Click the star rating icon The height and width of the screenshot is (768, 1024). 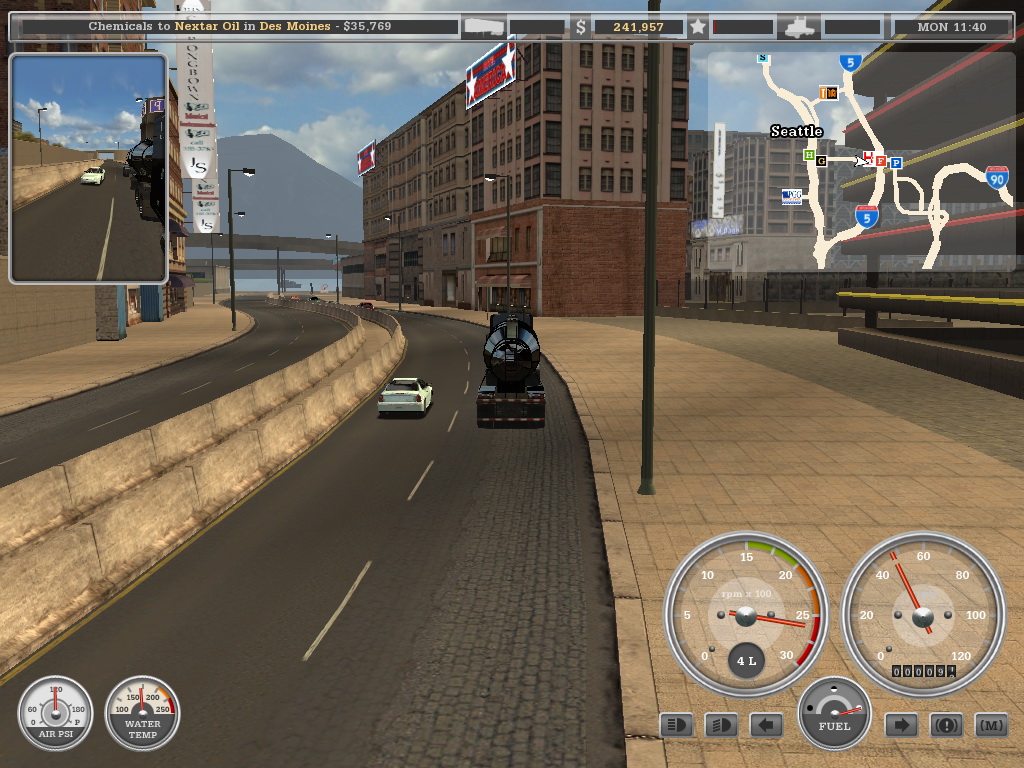tap(698, 27)
